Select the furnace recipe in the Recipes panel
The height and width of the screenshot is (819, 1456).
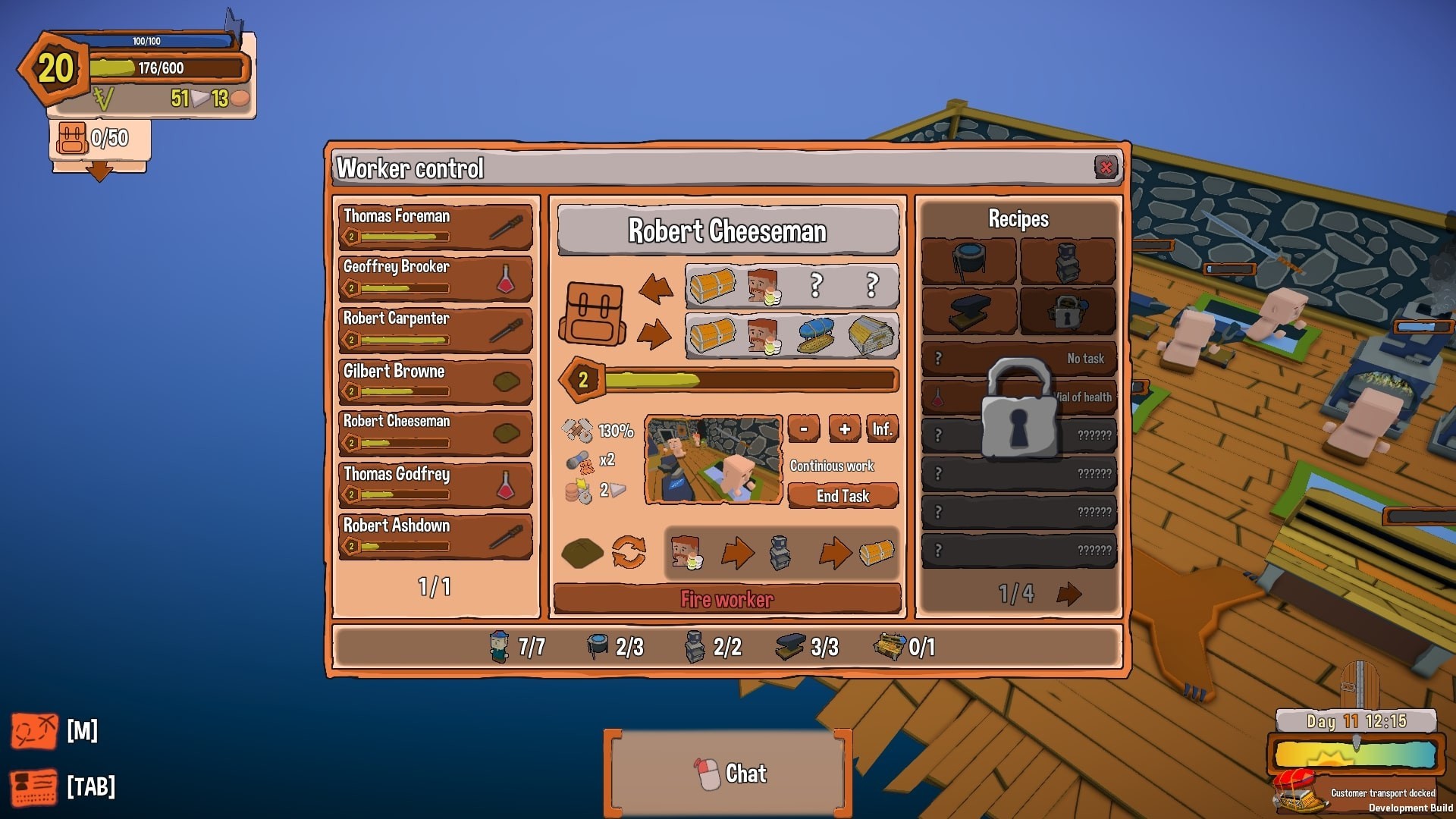[1068, 262]
